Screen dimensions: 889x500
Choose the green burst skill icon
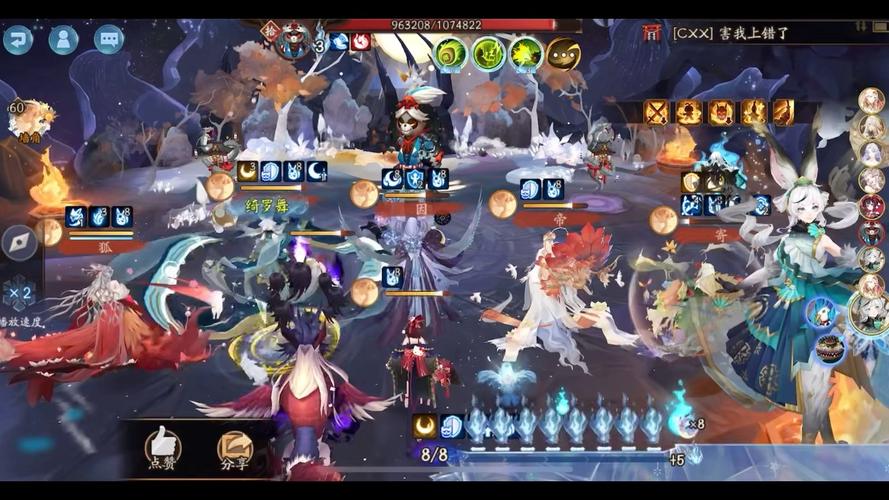coord(526,52)
